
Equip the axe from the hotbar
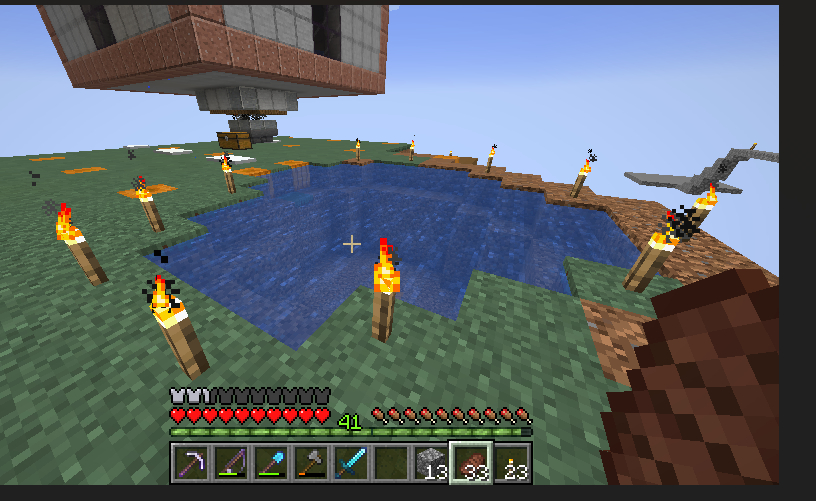[x=310, y=463]
